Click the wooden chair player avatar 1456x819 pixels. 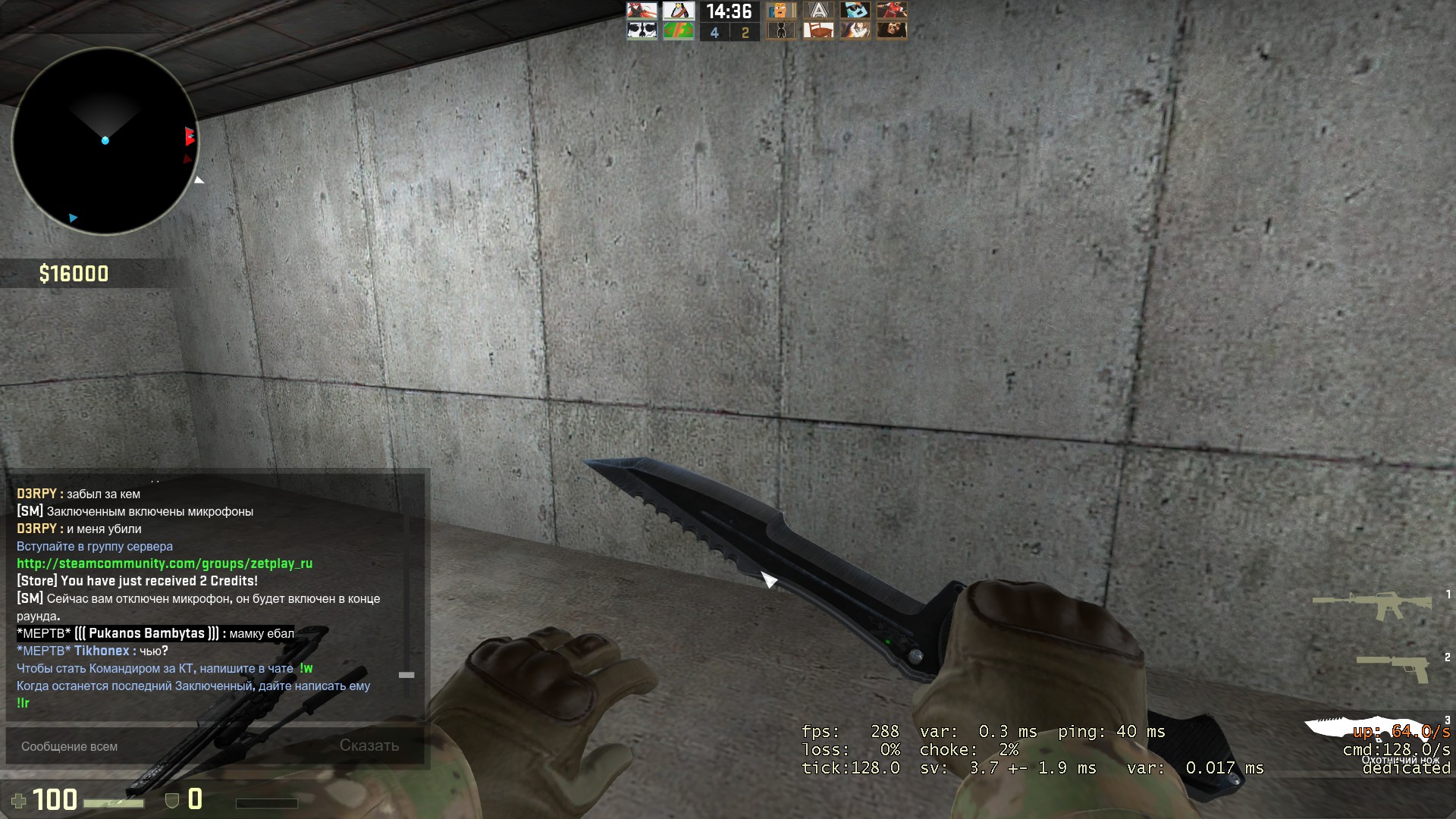click(x=818, y=30)
